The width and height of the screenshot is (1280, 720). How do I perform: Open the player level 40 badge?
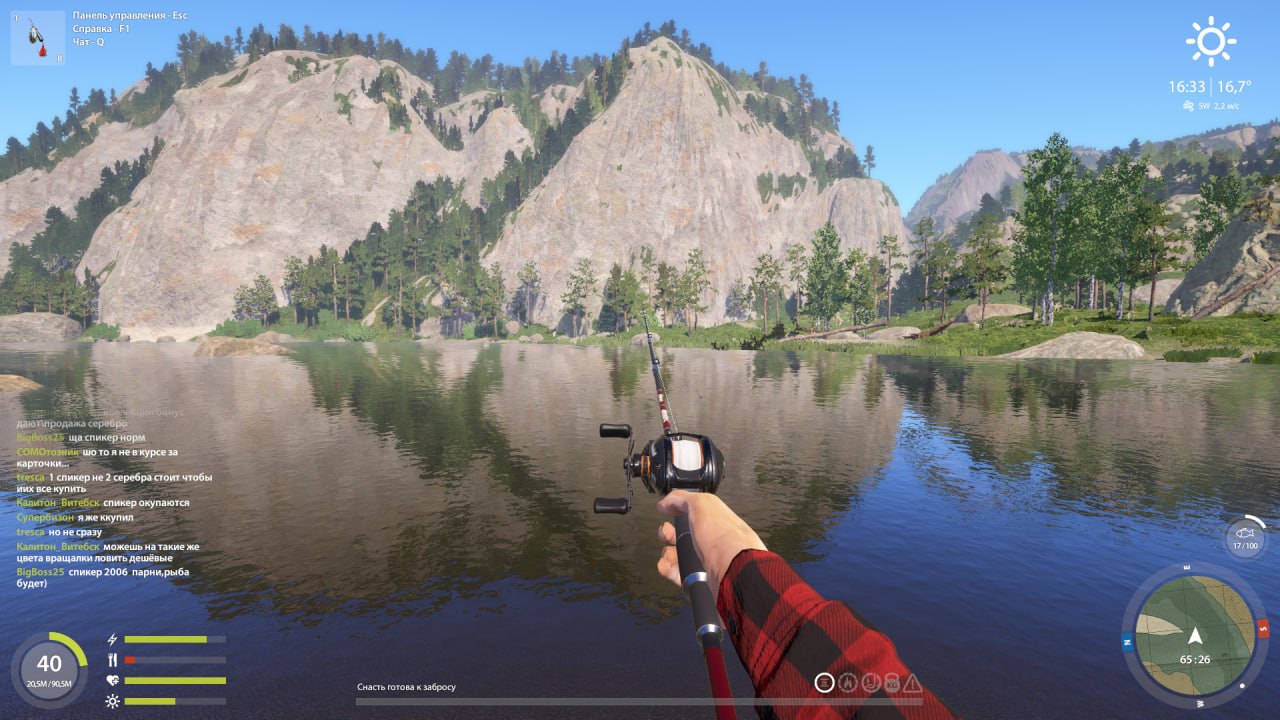tap(49, 668)
